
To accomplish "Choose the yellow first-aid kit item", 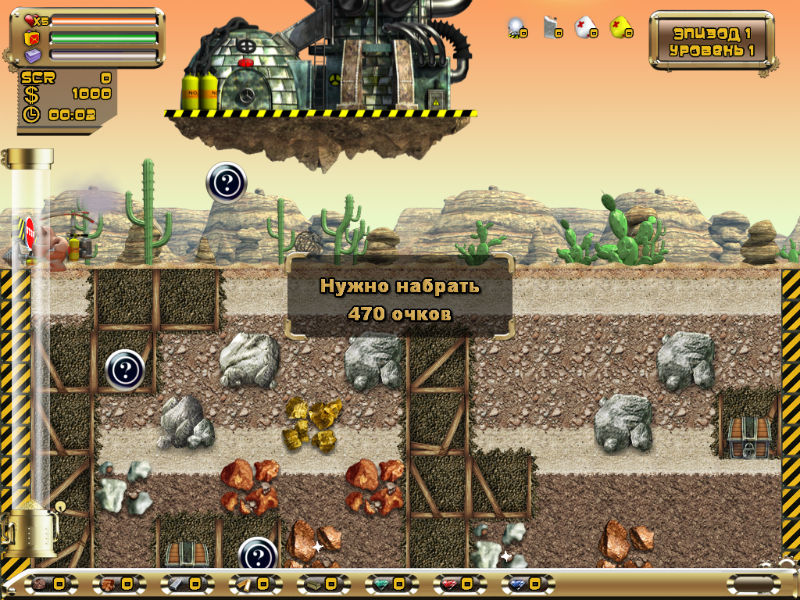I will tap(620, 27).
